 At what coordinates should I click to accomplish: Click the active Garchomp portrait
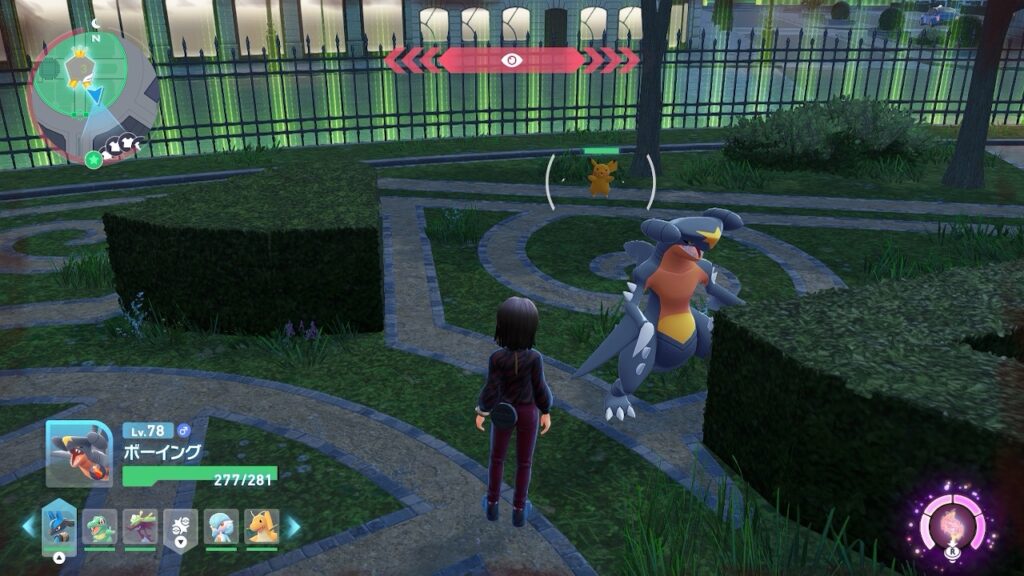tap(79, 453)
